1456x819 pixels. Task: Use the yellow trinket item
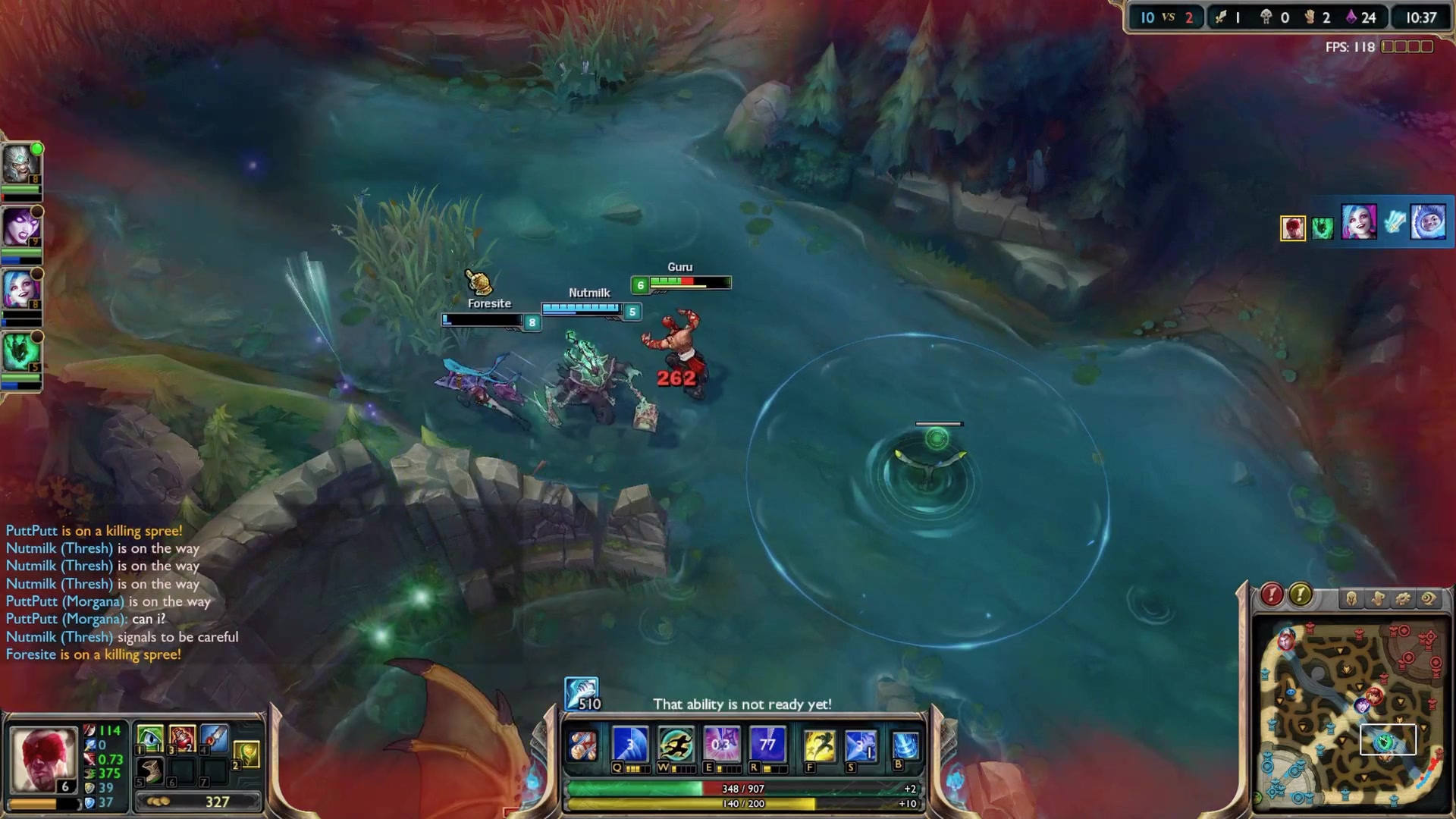(x=247, y=754)
